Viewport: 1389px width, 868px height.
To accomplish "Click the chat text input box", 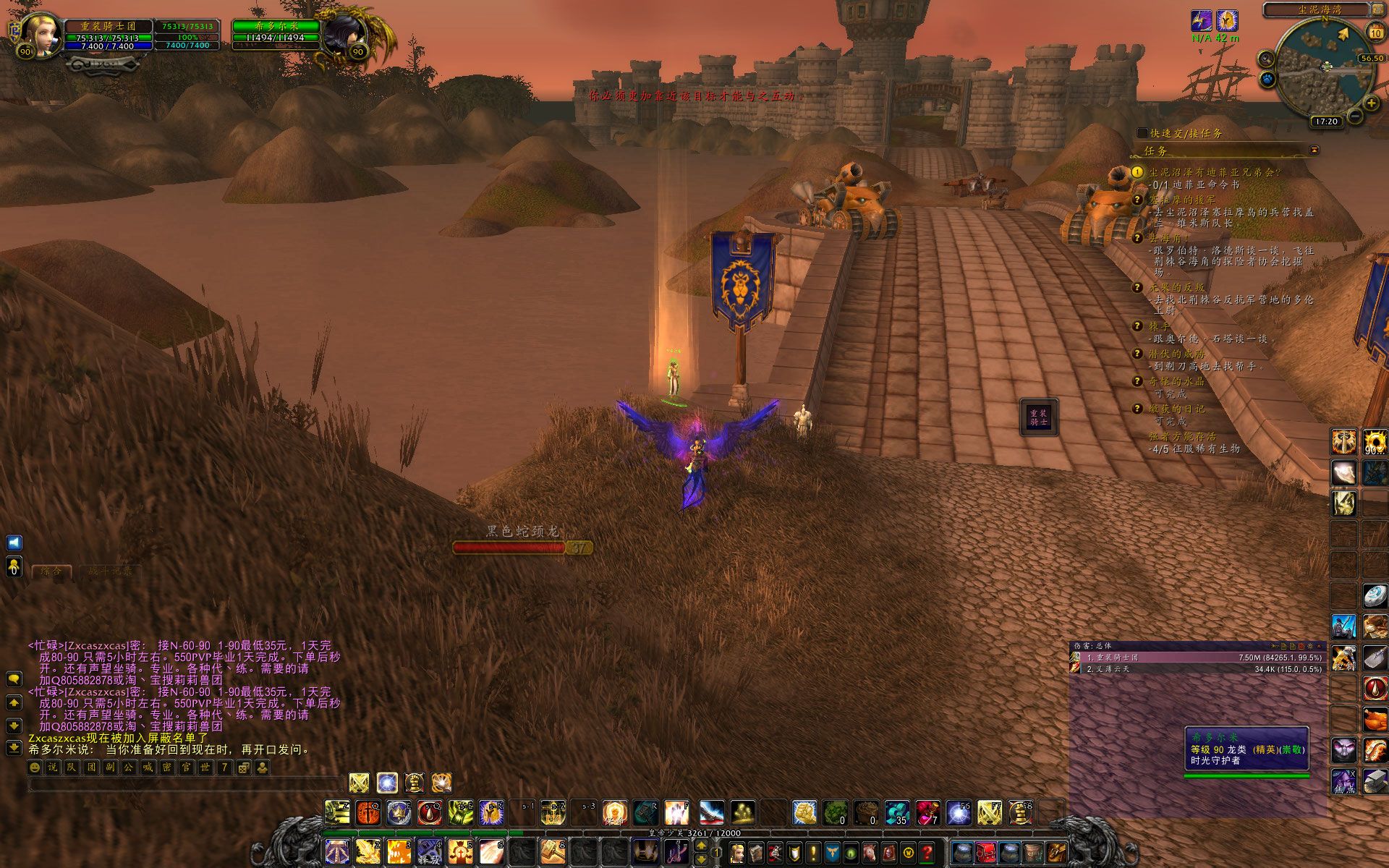I will (x=184, y=785).
